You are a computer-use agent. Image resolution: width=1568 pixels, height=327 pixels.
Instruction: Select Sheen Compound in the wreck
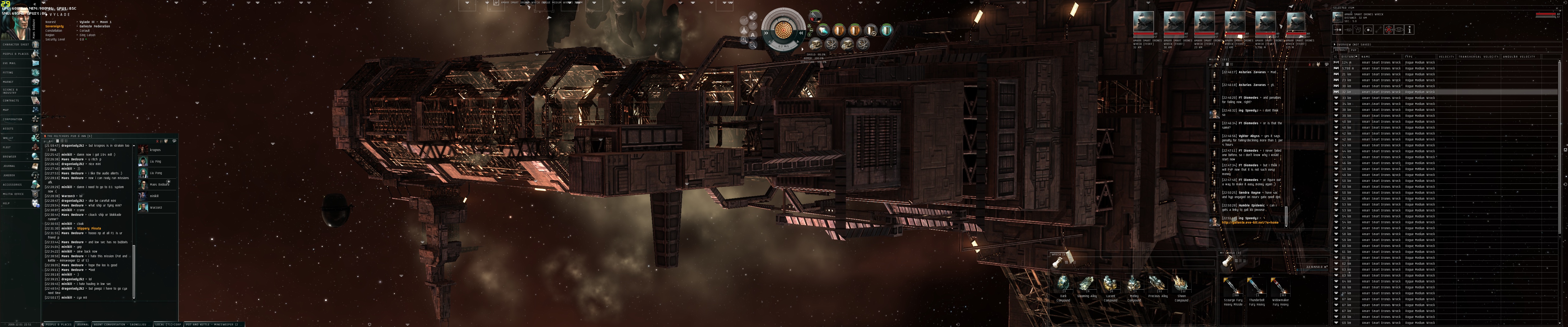[1181, 284]
